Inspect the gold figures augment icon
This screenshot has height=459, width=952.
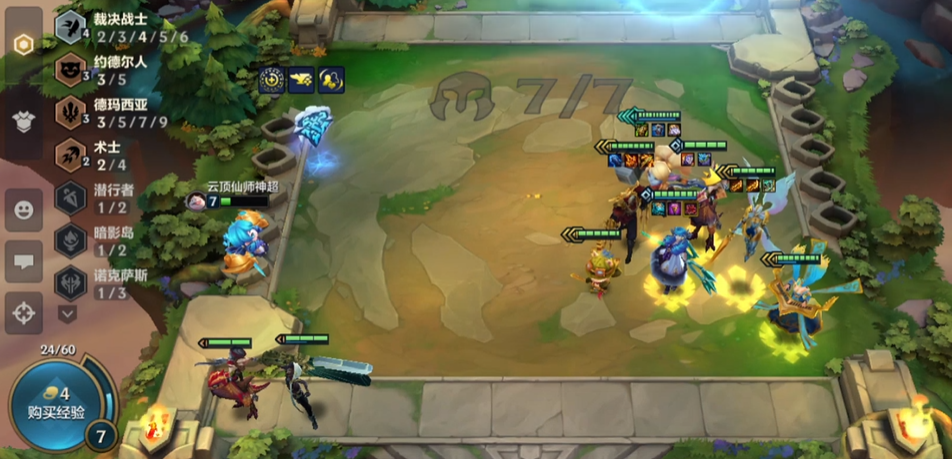click(331, 81)
